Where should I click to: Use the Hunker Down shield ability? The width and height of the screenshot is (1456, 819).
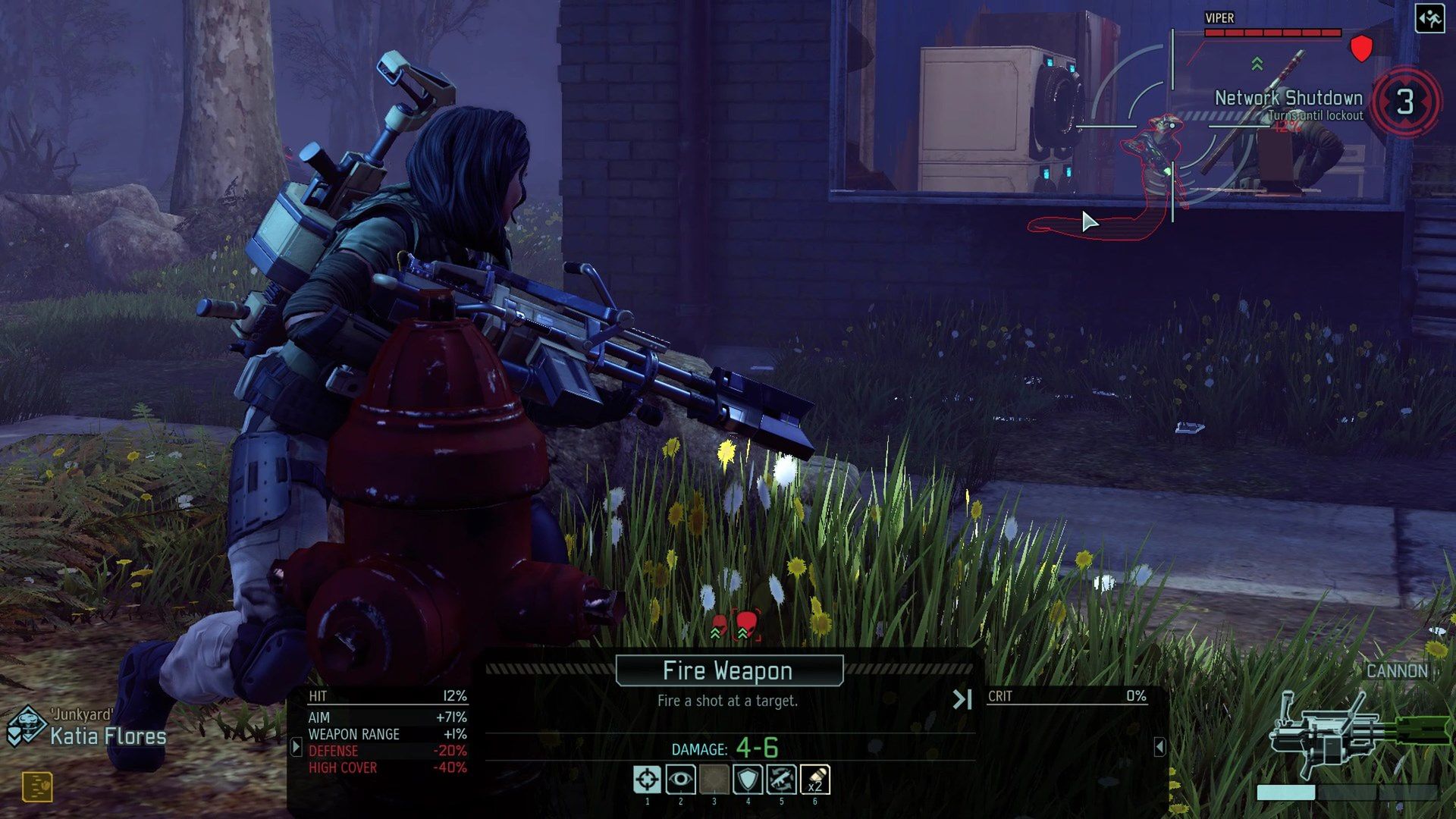click(x=748, y=780)
